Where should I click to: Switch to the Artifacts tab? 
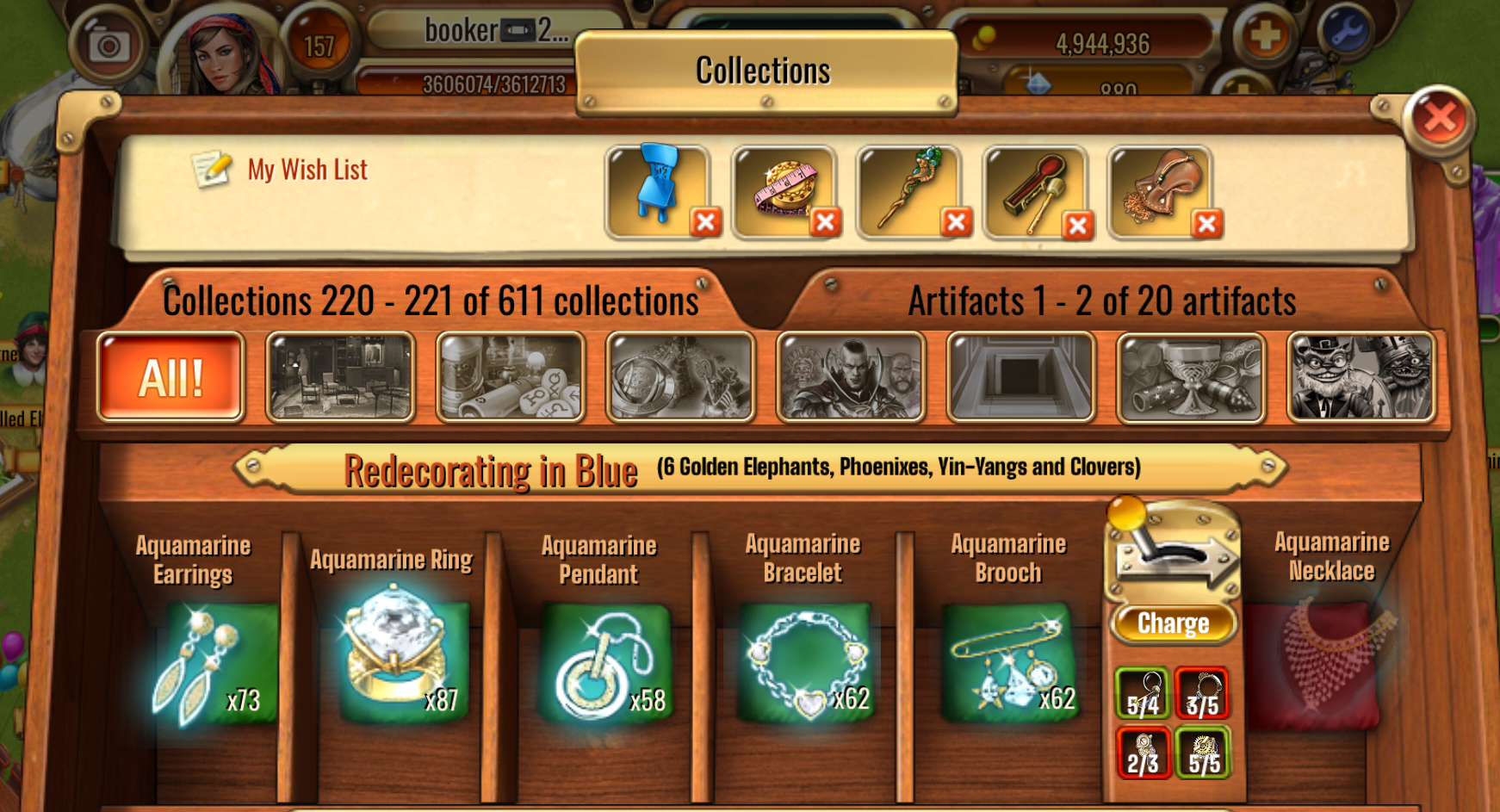[1101, 301]
